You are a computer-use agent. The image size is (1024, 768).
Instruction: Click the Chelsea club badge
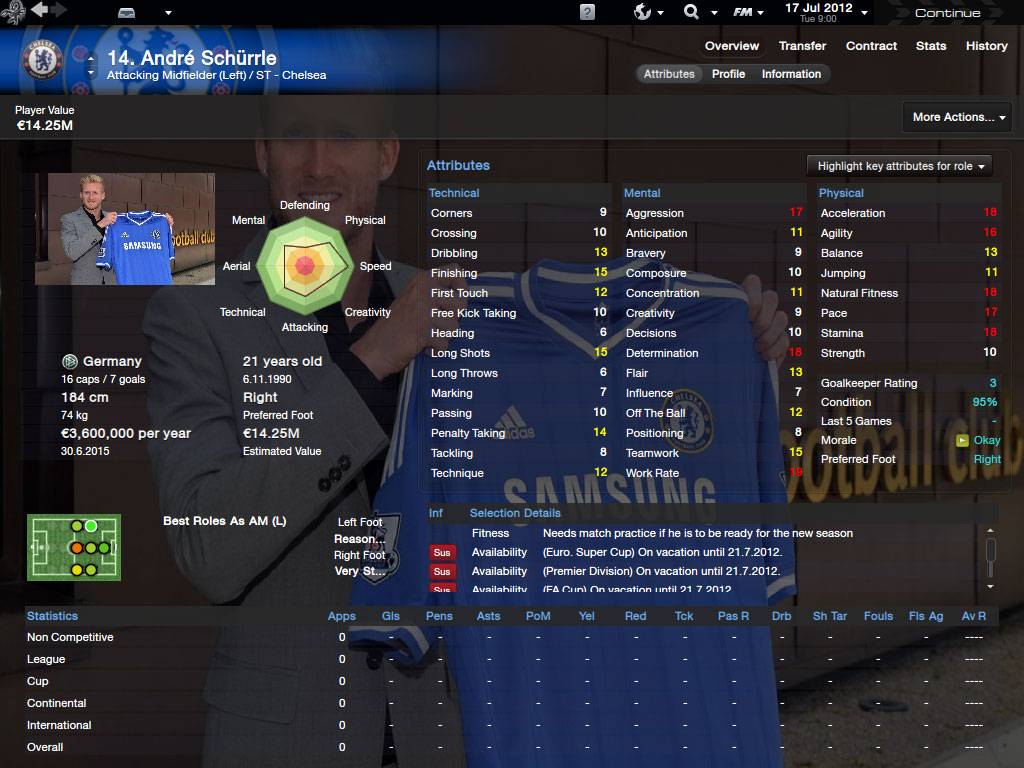42,61
